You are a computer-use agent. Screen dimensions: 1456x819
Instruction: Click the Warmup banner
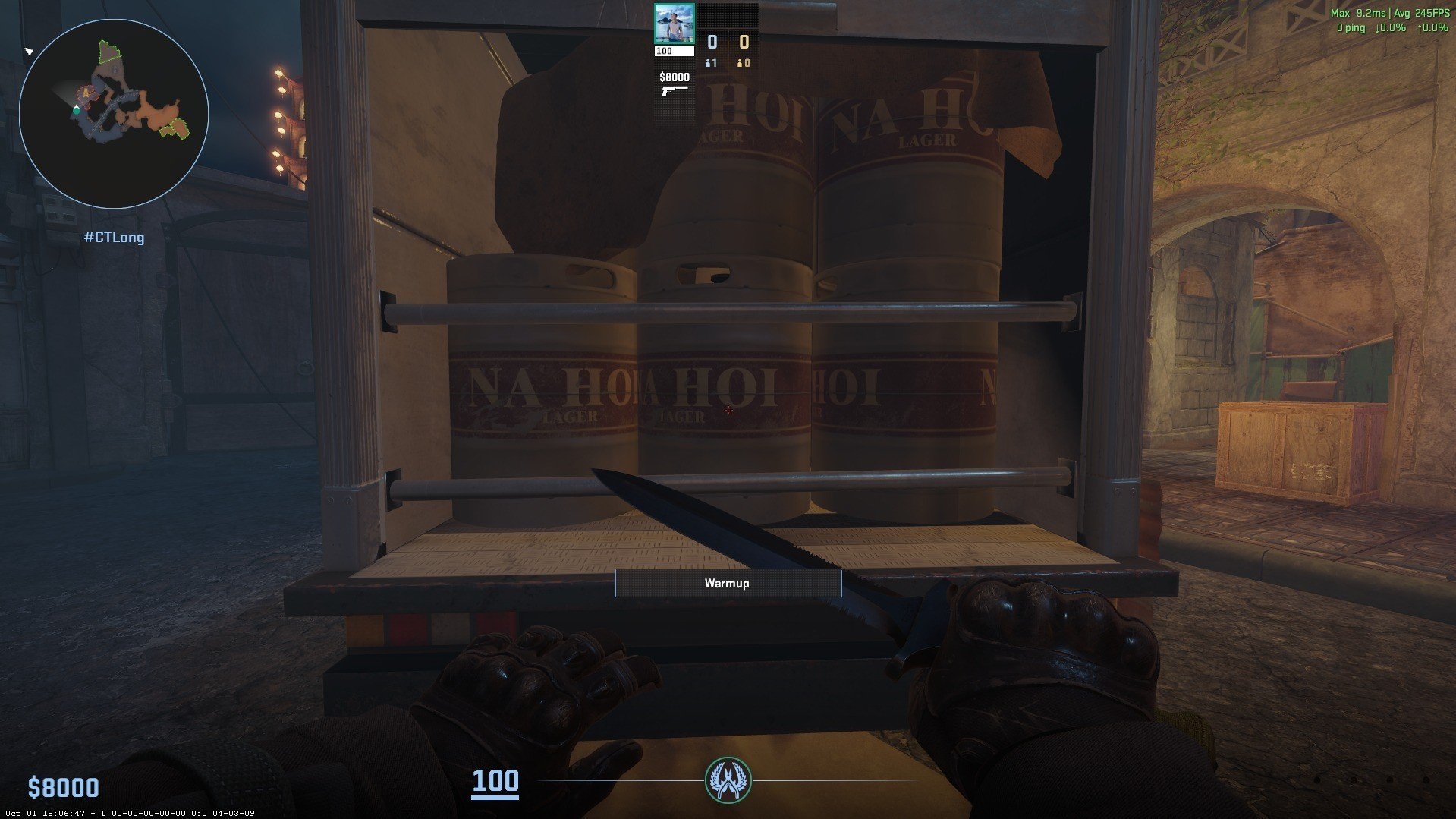click(x=728, y=583)
